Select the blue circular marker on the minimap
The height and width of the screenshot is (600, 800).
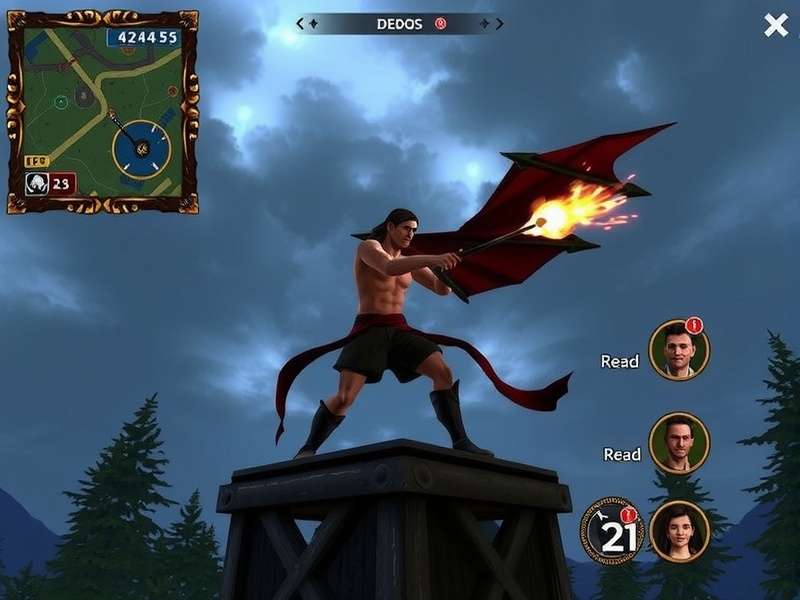(142, 149)
